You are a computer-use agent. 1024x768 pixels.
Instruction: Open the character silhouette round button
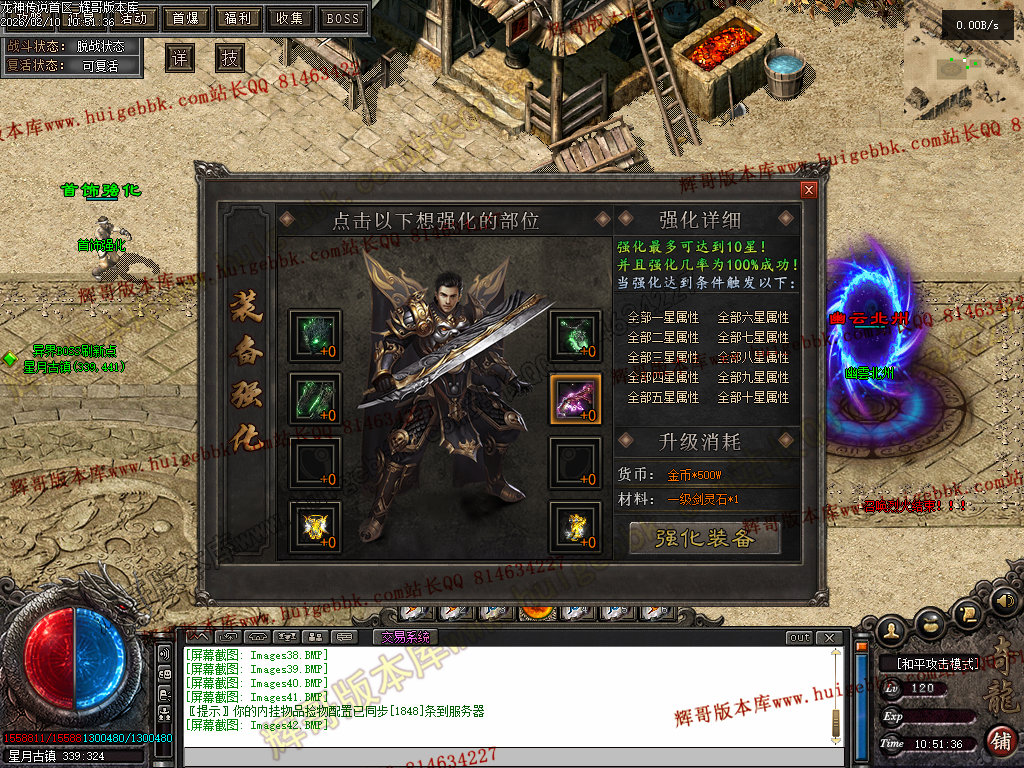(x=893, y=628)
